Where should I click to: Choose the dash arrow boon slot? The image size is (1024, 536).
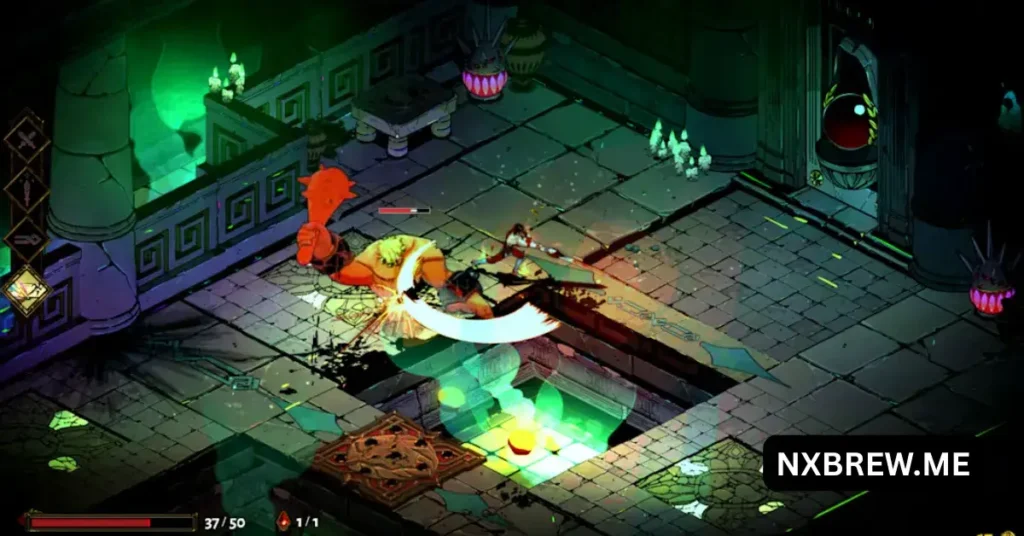(x=26, y=238)
